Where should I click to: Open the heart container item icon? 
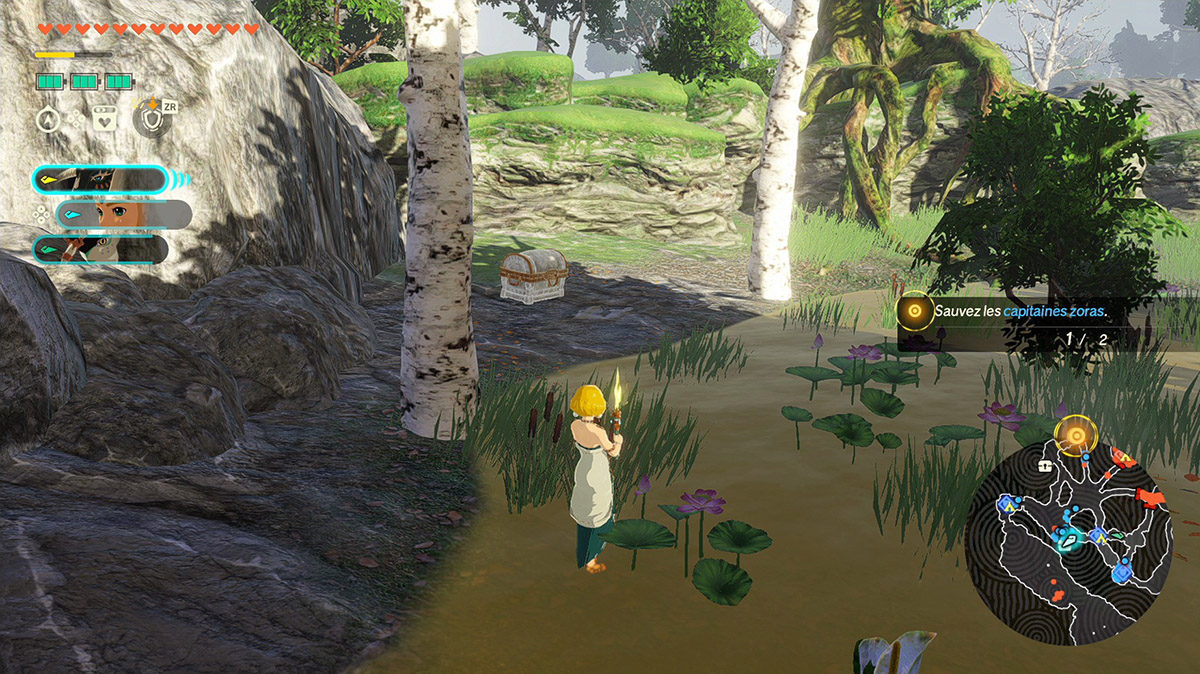[x=104, y=119]
